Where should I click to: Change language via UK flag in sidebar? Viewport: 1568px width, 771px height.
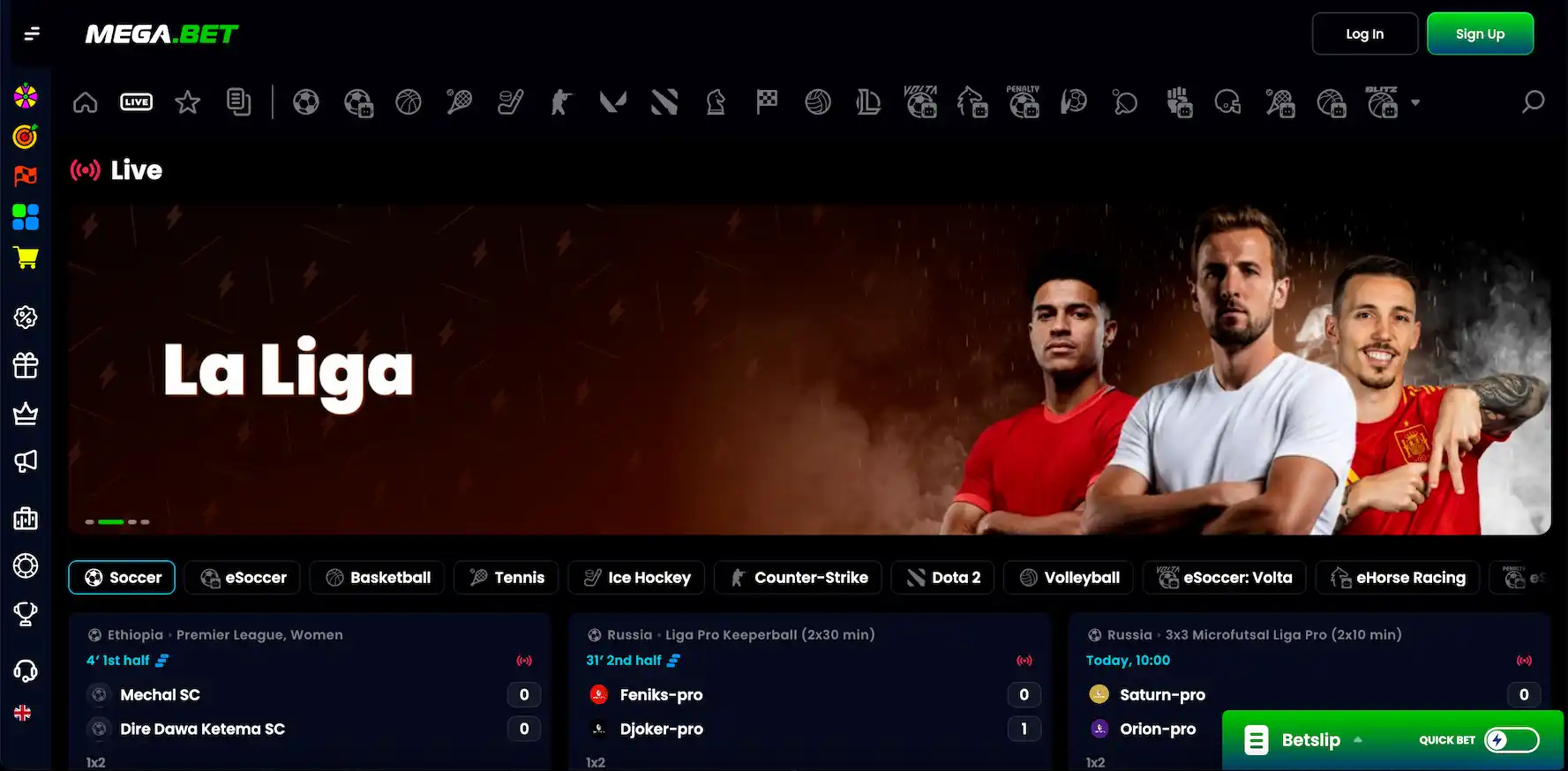(23, 712)
